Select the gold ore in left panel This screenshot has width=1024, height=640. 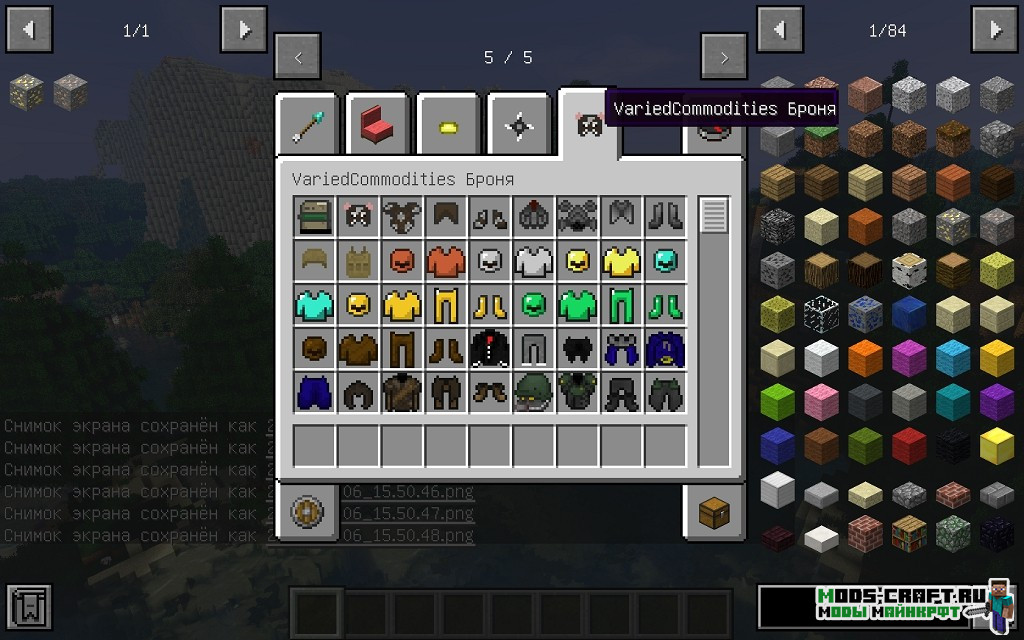26,93
